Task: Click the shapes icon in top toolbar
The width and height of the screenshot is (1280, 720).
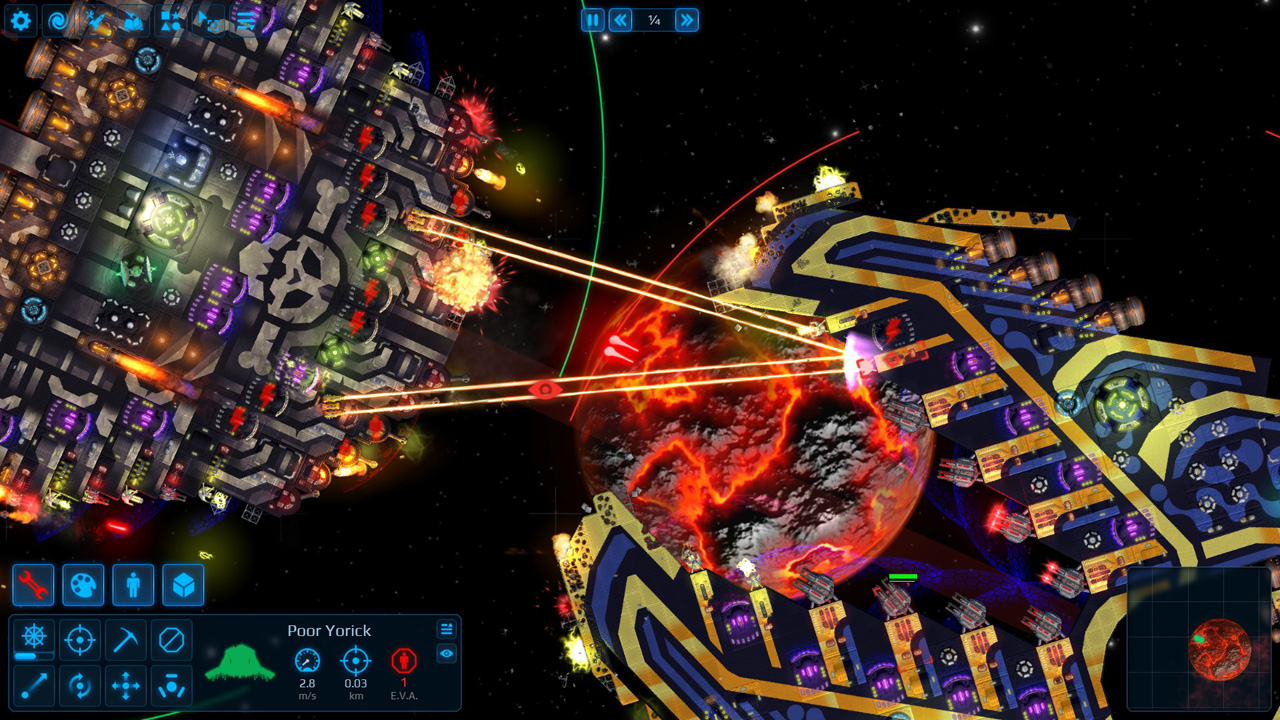Action: [x=171, y=20]
